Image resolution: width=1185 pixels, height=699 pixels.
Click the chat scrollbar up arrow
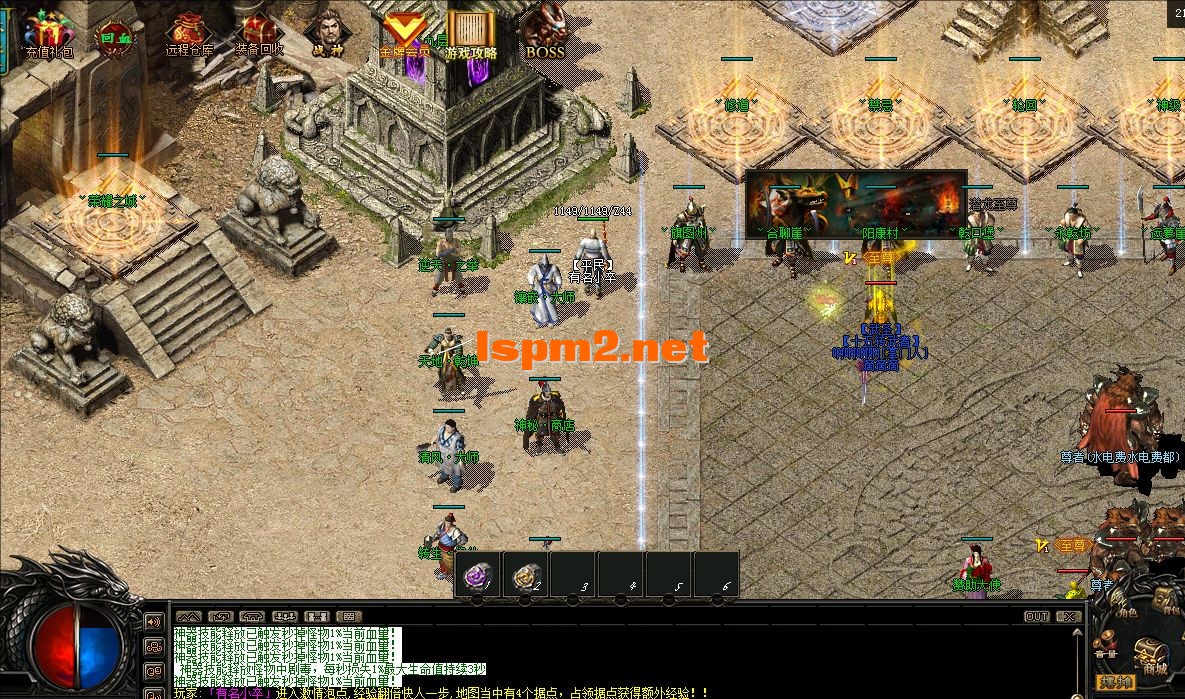click(1075, 633)
